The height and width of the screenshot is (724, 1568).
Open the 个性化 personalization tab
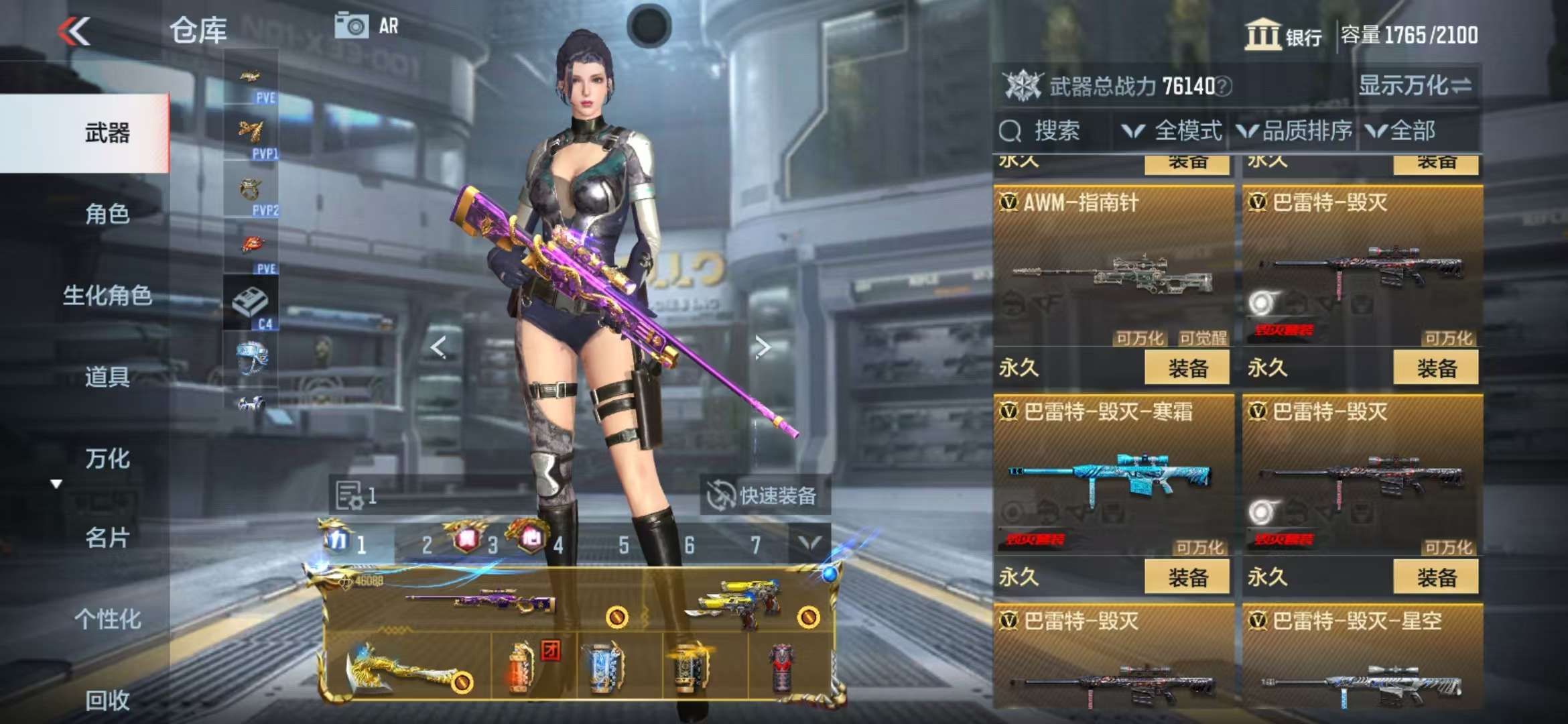[x=107, y=619]
